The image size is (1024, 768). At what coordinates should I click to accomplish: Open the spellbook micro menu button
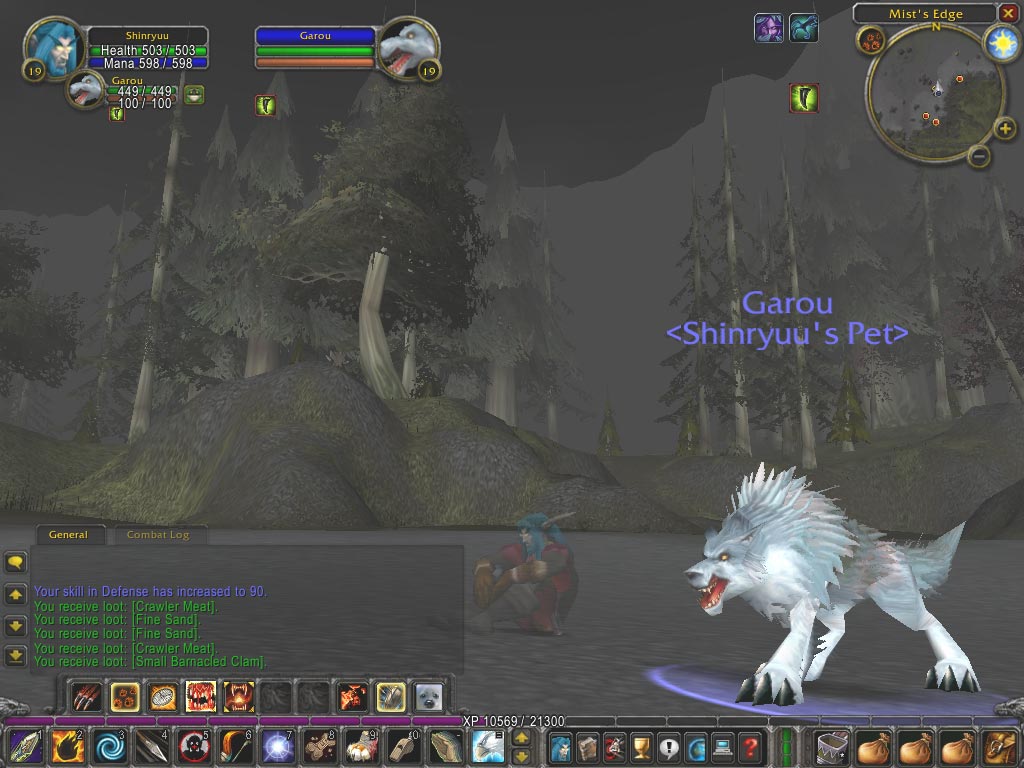pos(587,747)
